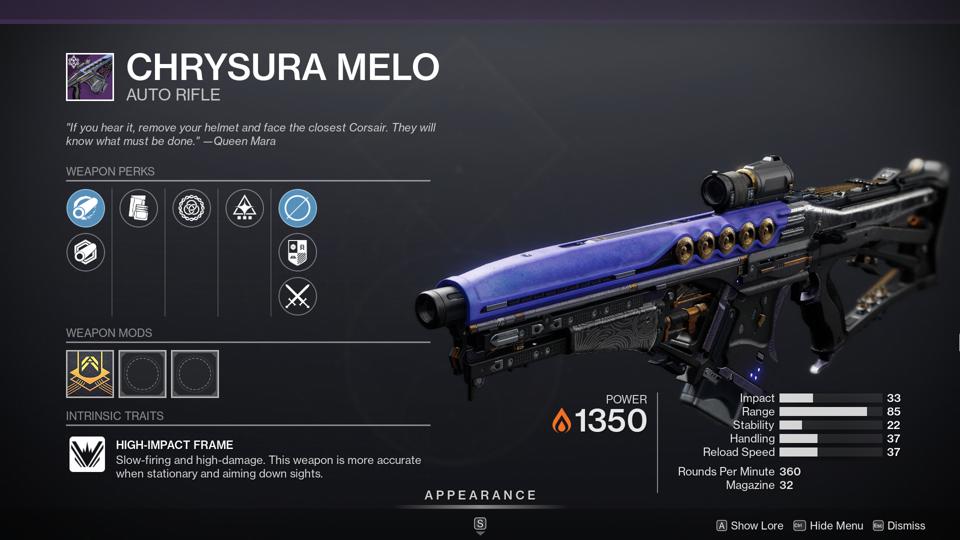Screen dimensions: 960x540
Task: Choose the hexagon-framed barrel perk
Action: (86, 252)
